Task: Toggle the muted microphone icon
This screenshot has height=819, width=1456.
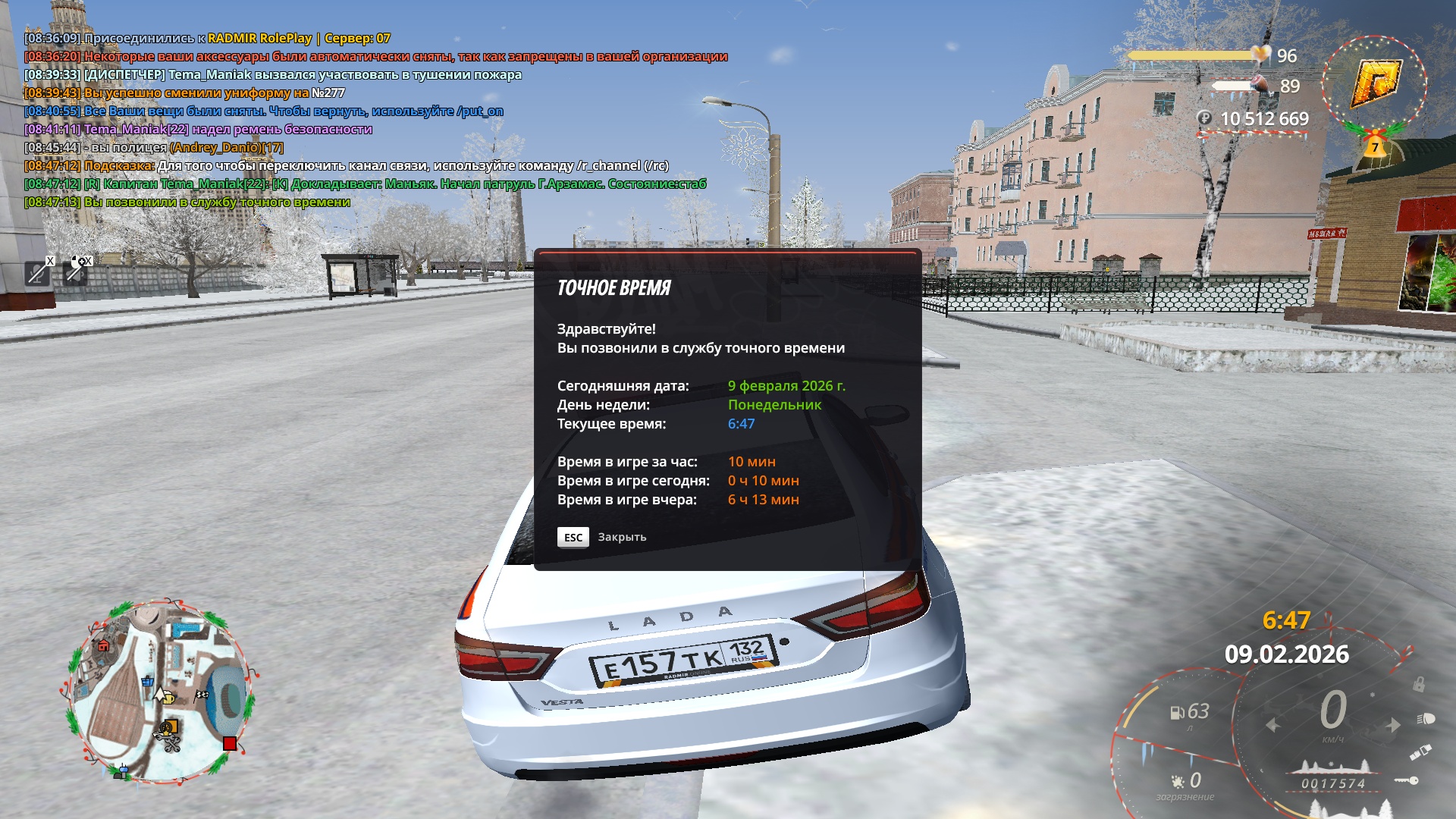Action: pos(38,271)
